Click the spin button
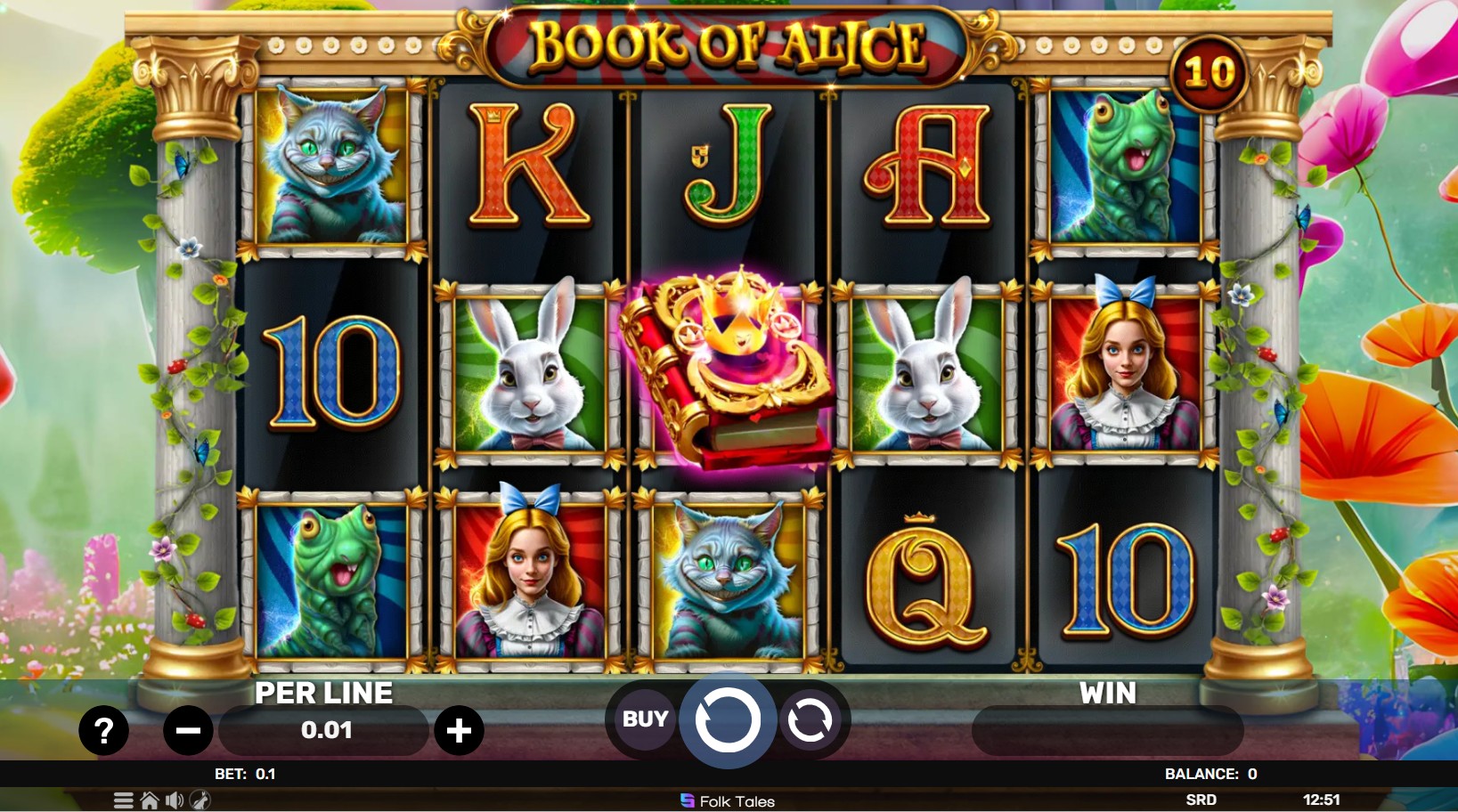This screenshot has width=1458, height=812. (x=727, y=719)
